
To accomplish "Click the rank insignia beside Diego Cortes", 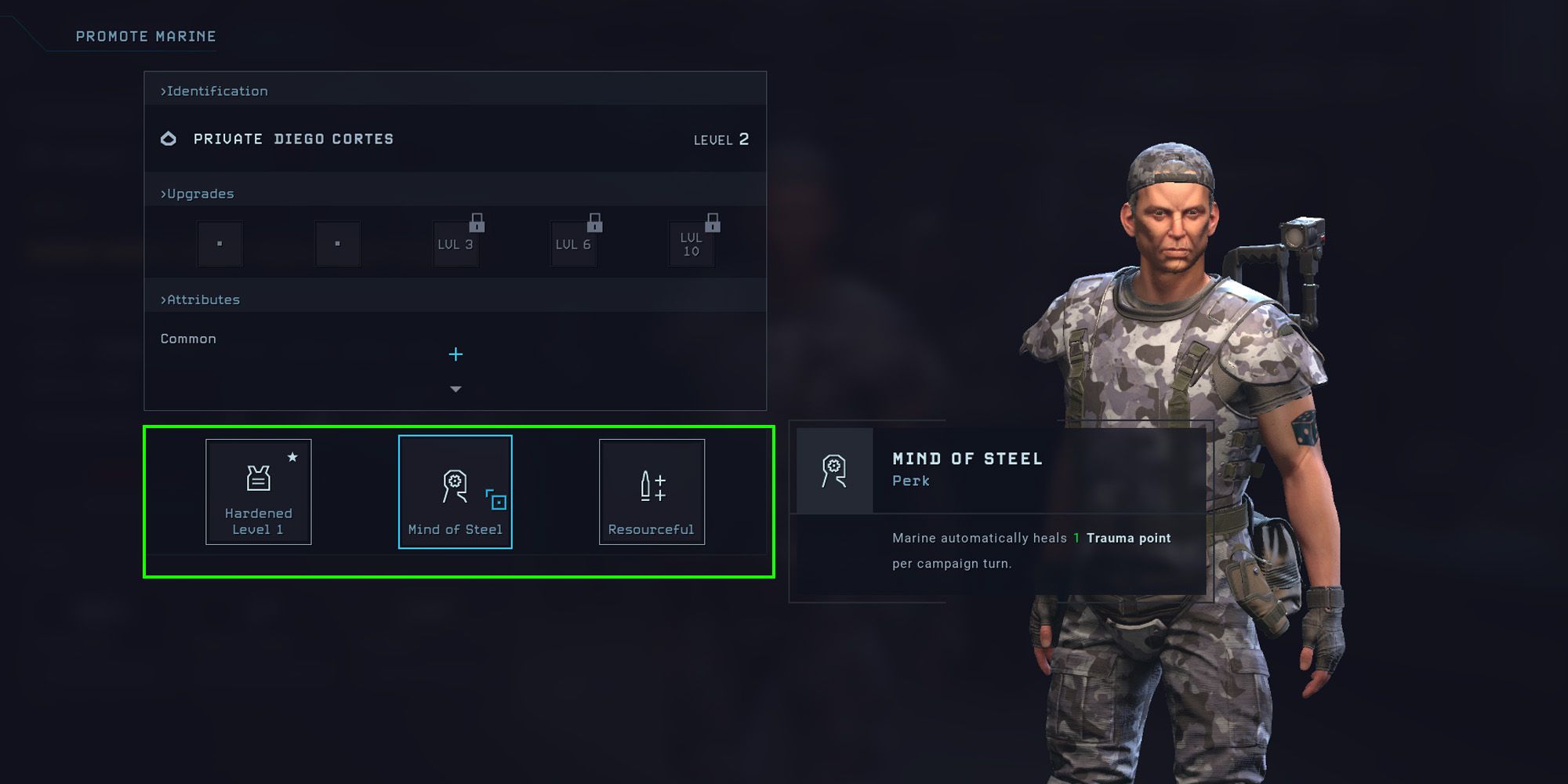I will 169,138.
